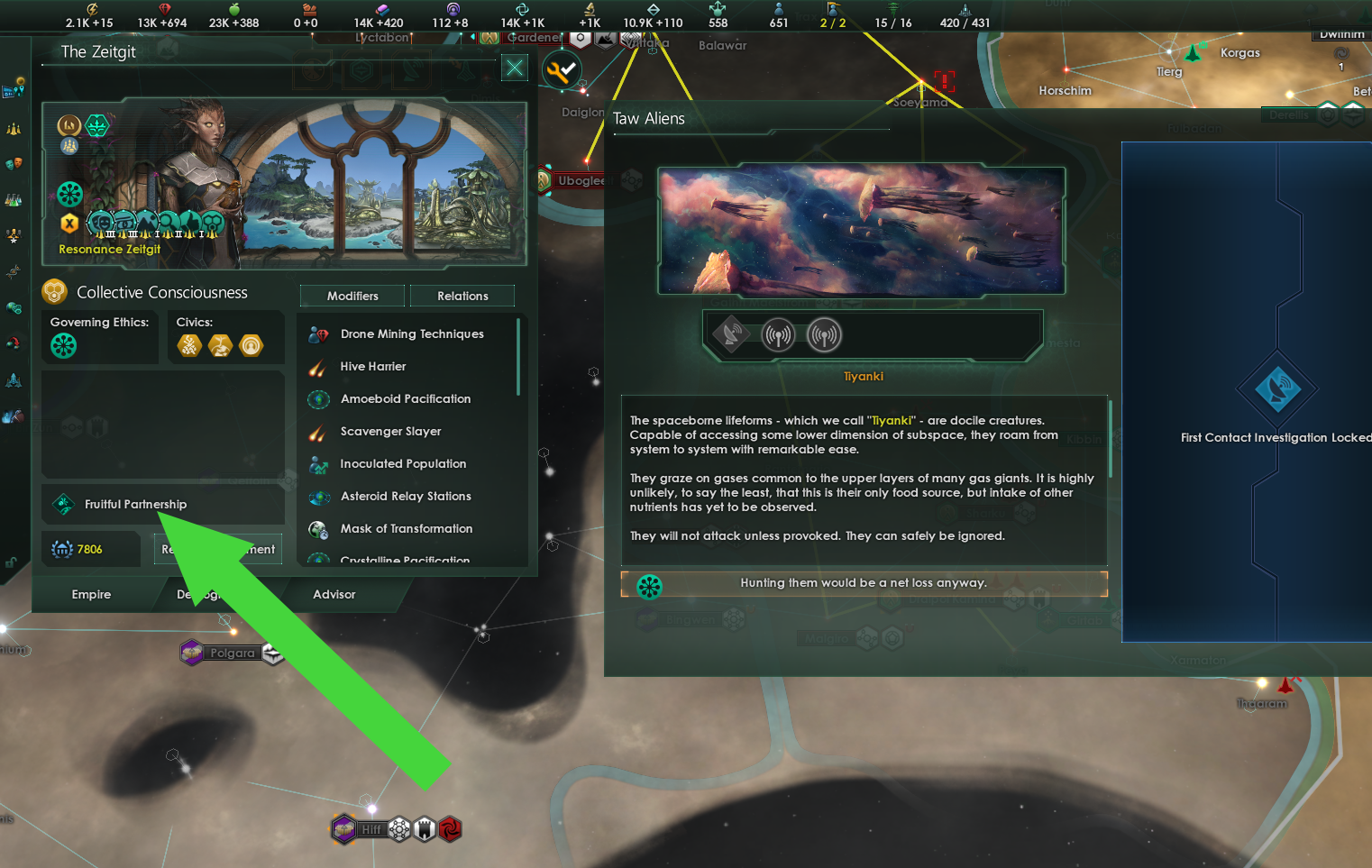Image resolution: width=1372 pixels, height=868 pixels.
Task: Click the Fruitful Partnership agenda button
Action: tap(162, 504)
